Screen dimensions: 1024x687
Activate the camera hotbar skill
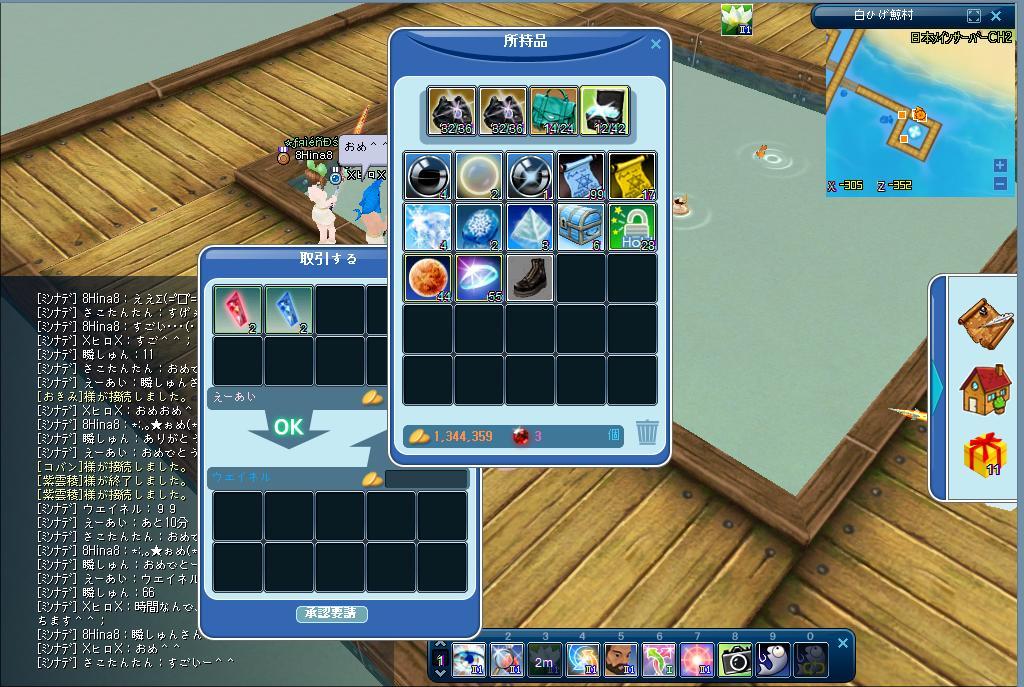[x=735, y=659]
